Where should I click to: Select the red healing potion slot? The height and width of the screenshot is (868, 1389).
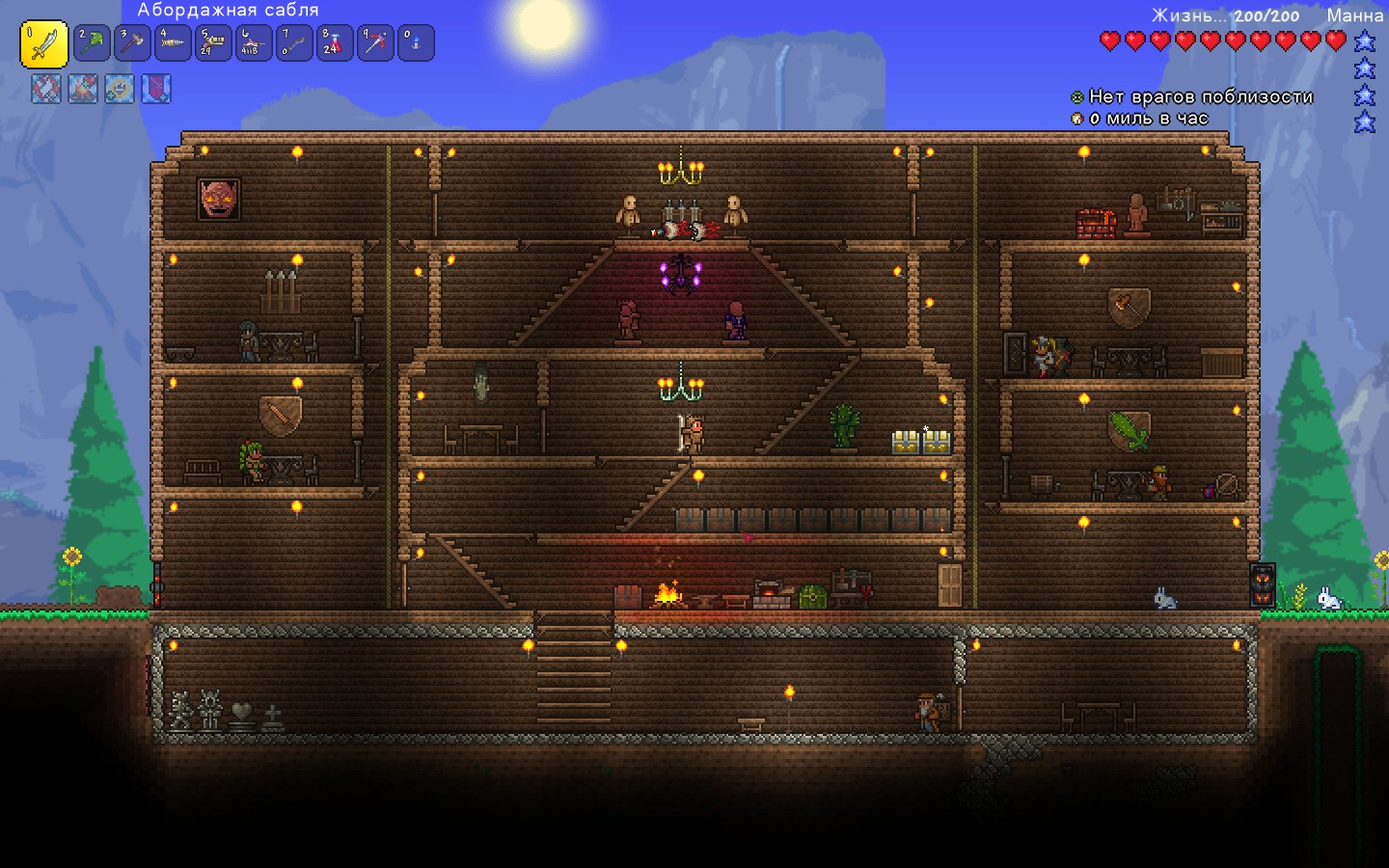[335, 43]
